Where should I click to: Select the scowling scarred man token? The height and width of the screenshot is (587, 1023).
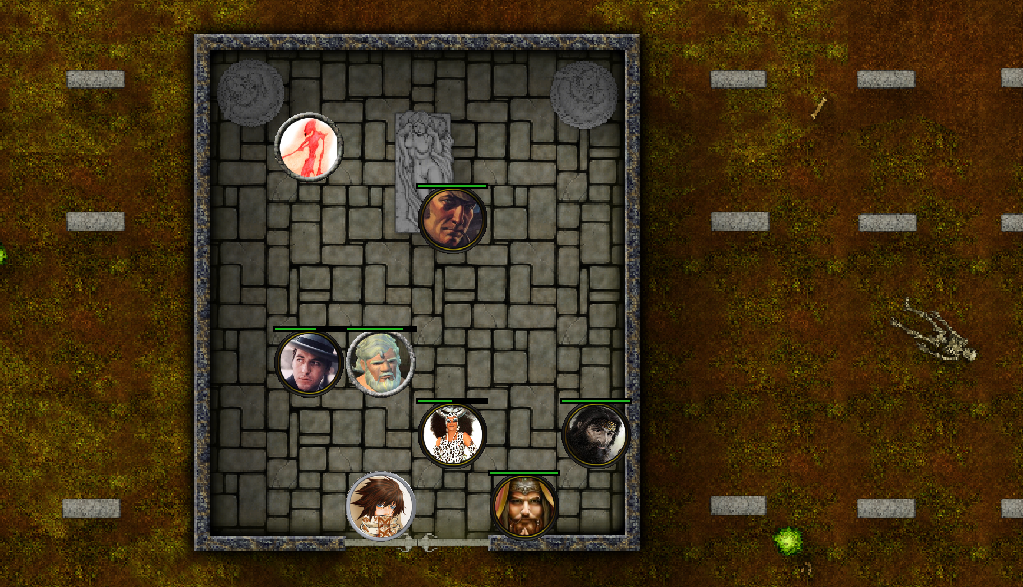(x=452, y=219)
